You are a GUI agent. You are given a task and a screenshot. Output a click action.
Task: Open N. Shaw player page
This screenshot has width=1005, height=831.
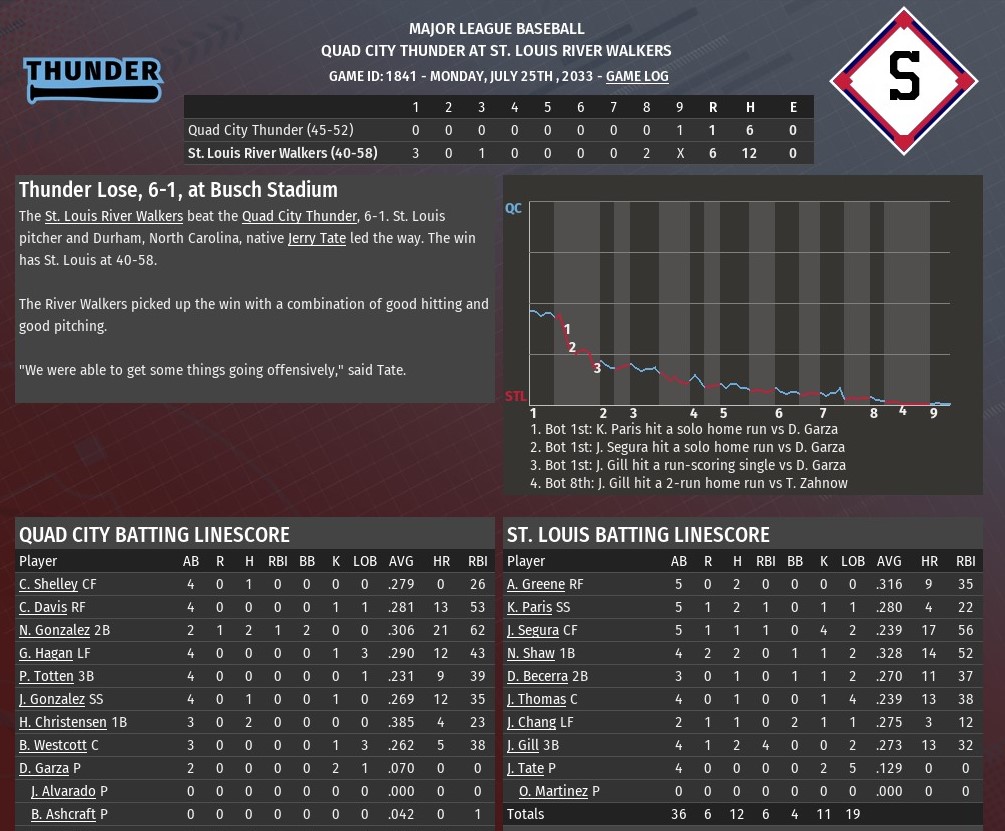(x=531, y=653)
